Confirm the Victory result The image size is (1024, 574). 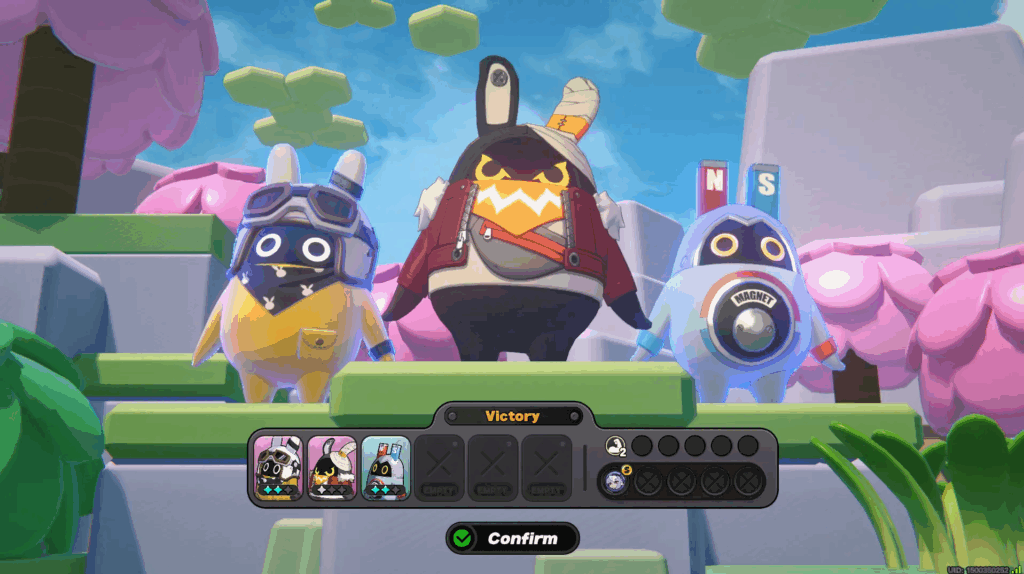coord(512,538)
